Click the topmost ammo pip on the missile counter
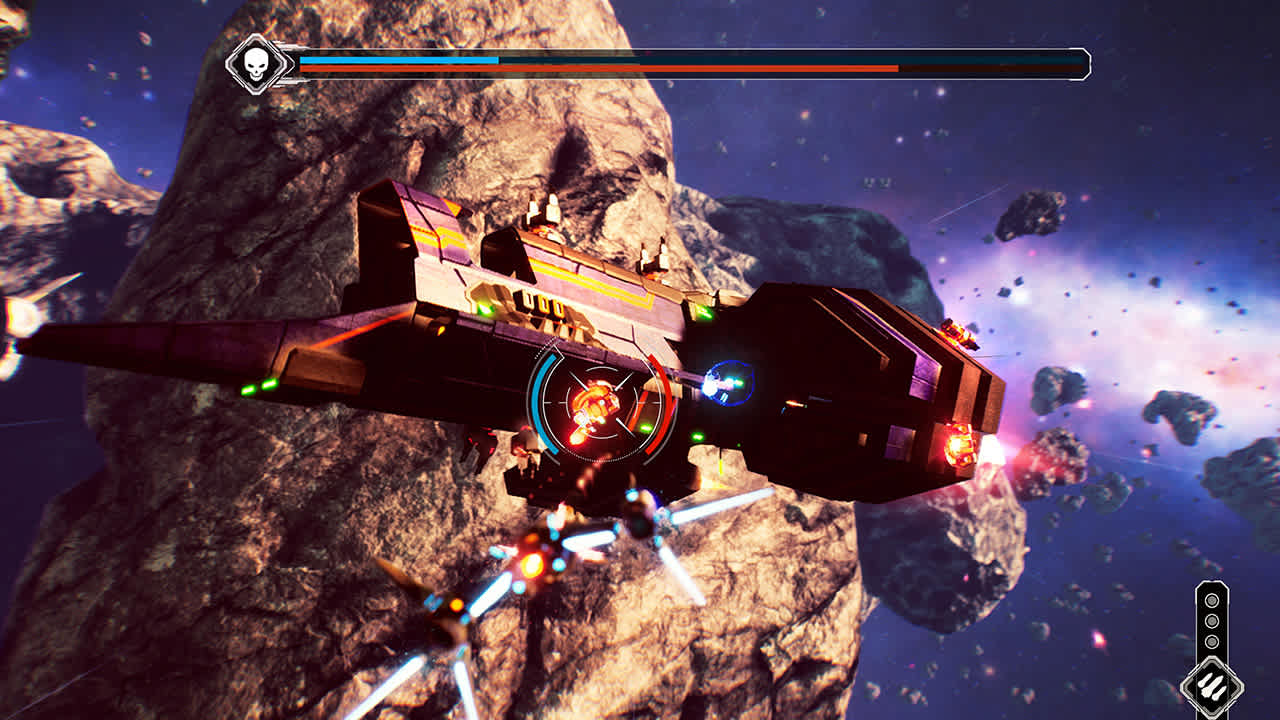This screenshot has height=720, width=1280. click(1212, 600)
